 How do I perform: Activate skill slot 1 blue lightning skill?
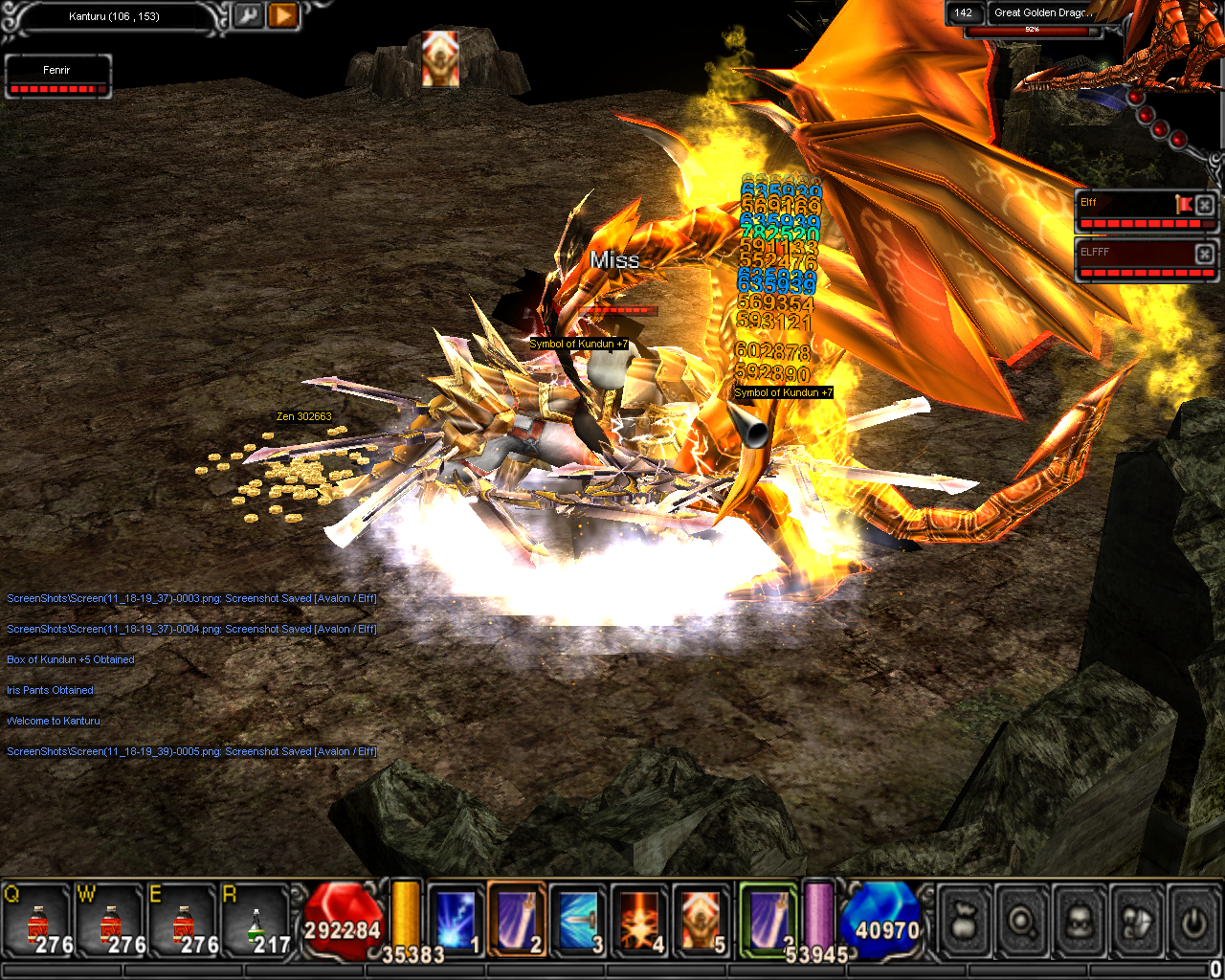coord(456,921)
